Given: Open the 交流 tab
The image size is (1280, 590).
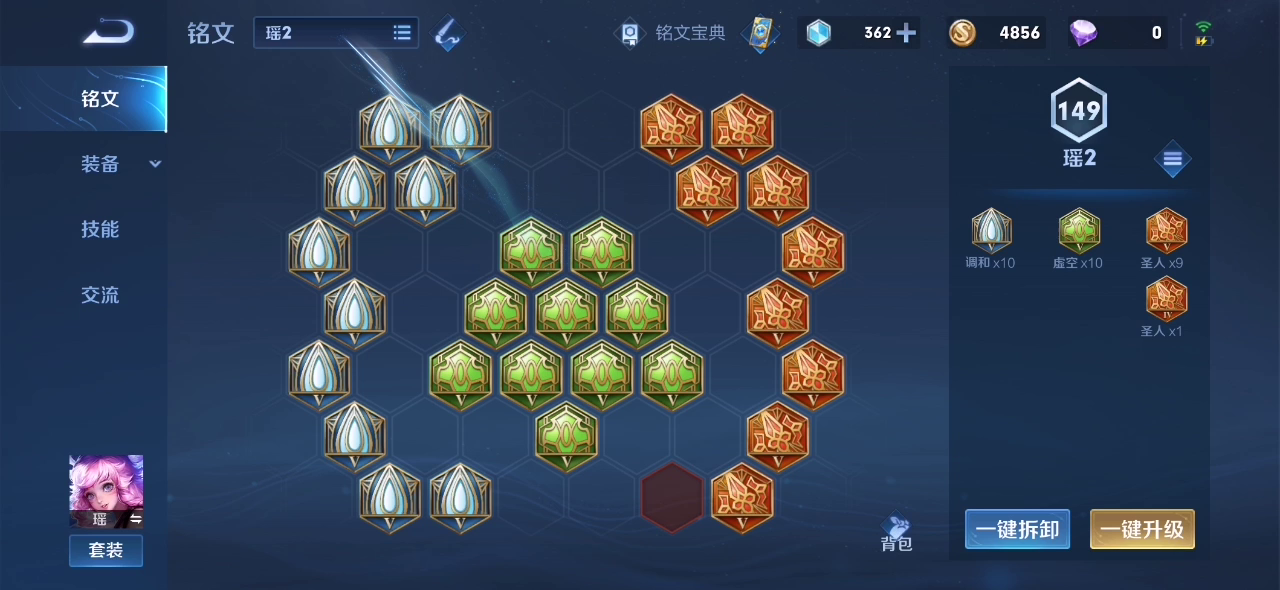Looking at the screenshot, I should click(100, 295).
